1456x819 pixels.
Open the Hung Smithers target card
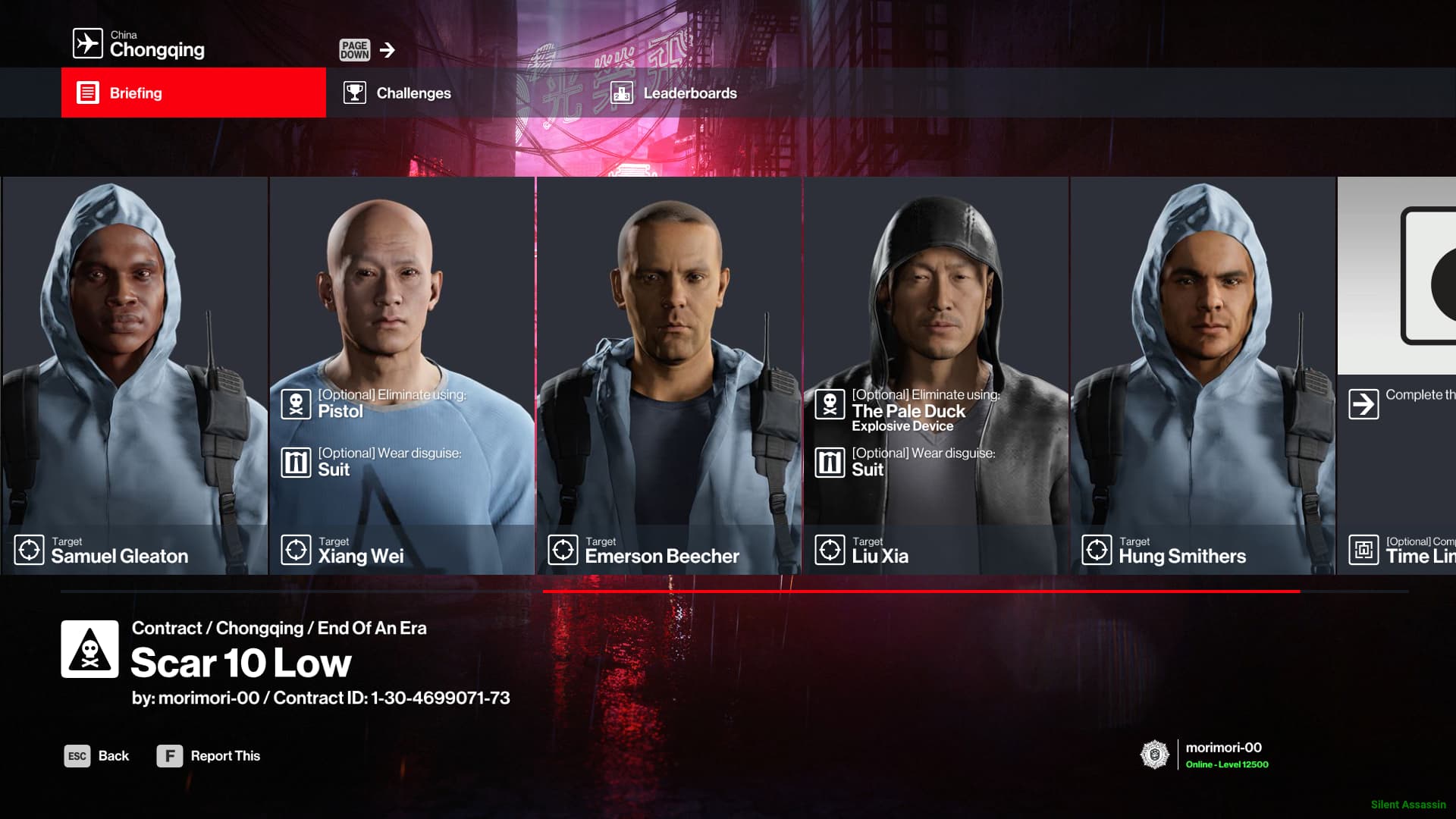(x=1203, y=375)
